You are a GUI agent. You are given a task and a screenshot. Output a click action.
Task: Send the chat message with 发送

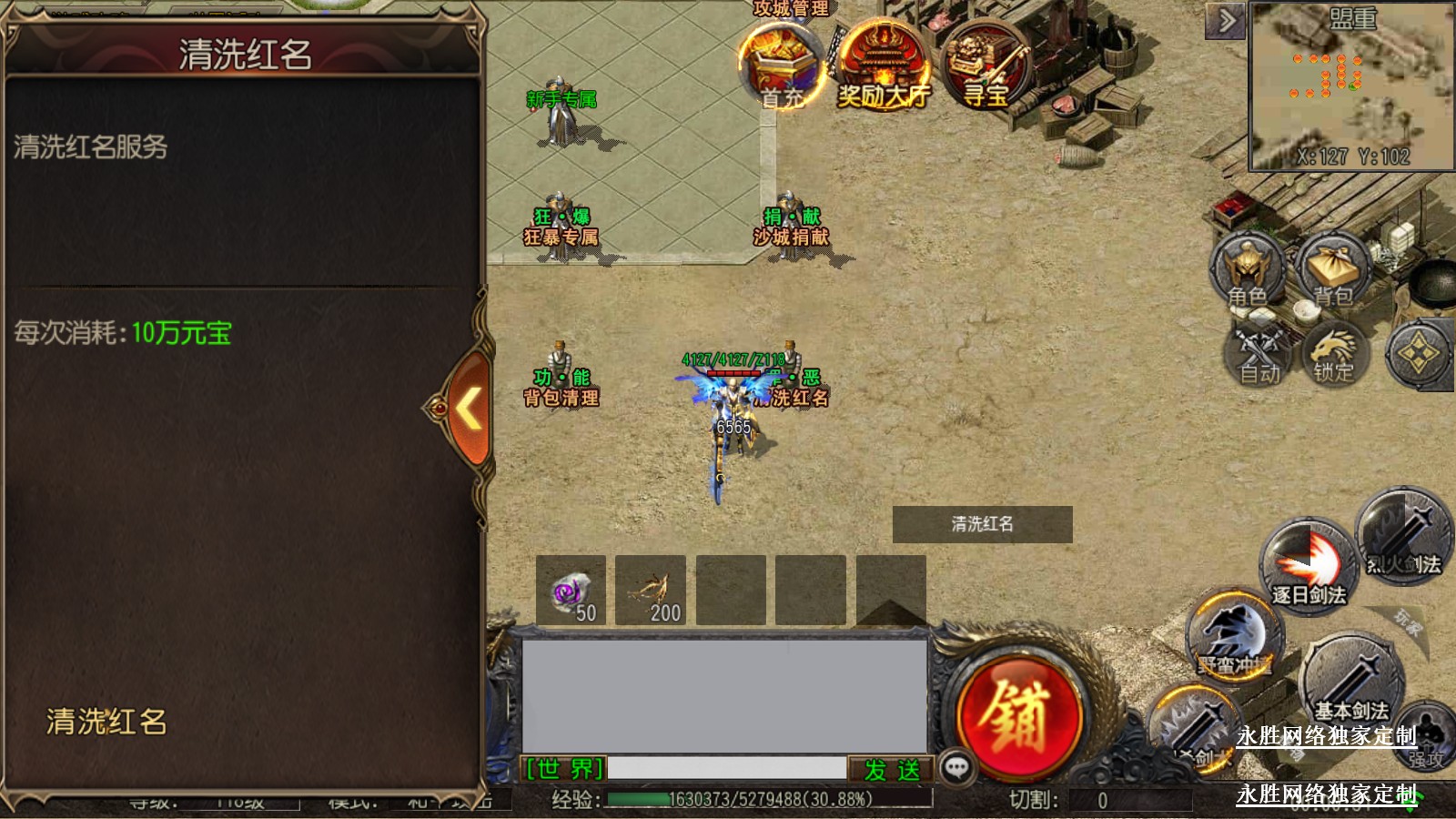pos(892,770)
